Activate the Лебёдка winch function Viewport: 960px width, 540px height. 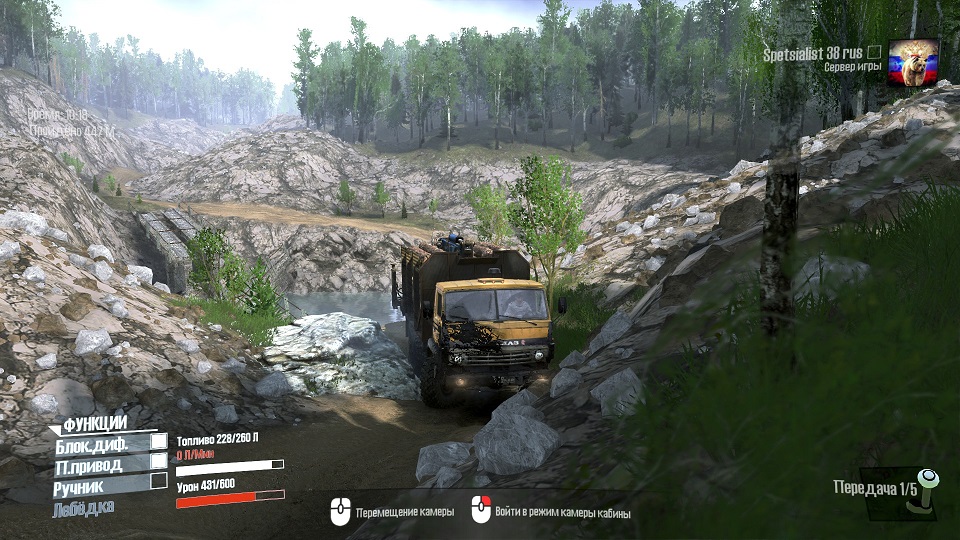point(83,507)
